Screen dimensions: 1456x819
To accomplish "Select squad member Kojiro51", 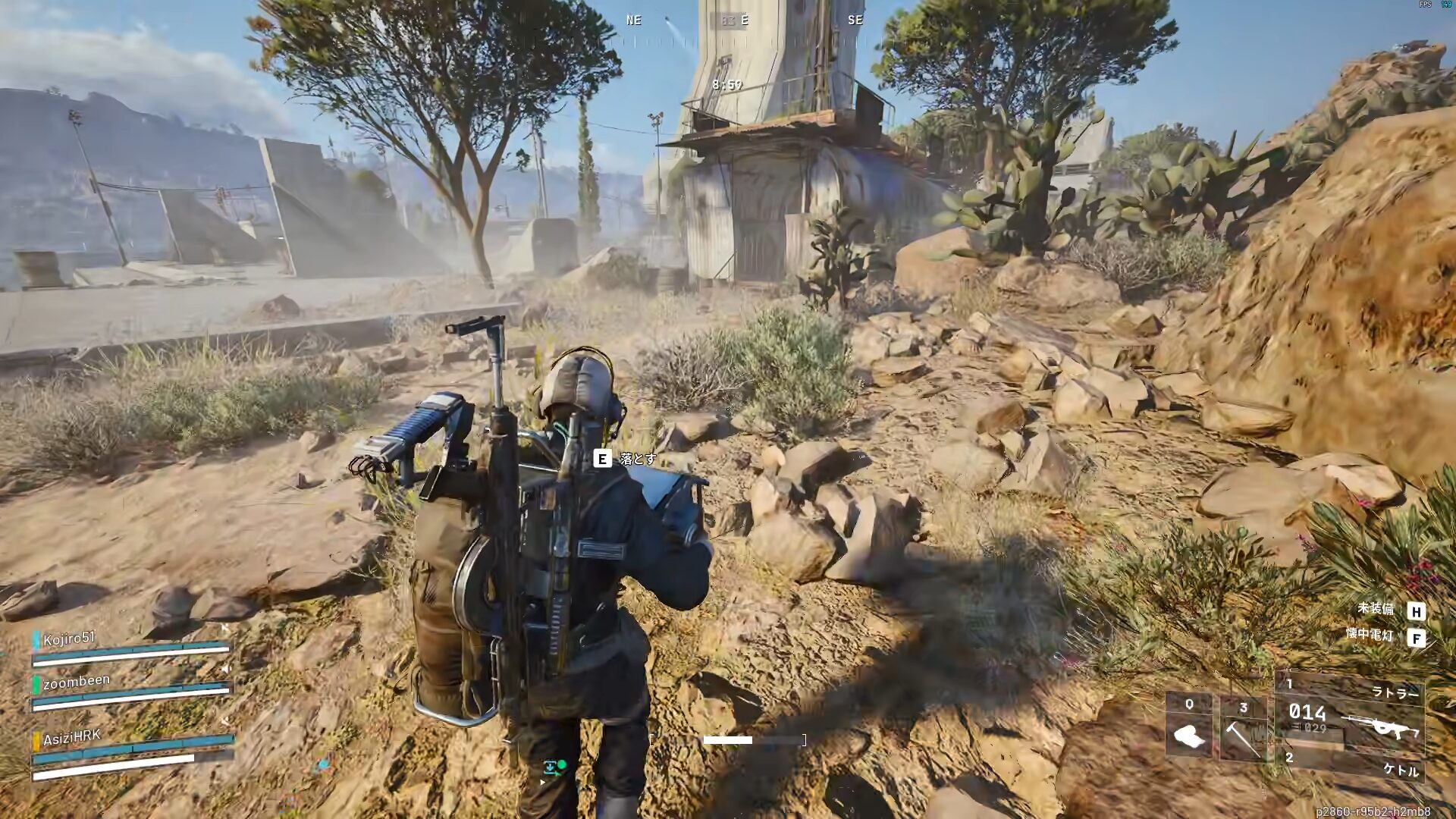I will click(70, 639).
